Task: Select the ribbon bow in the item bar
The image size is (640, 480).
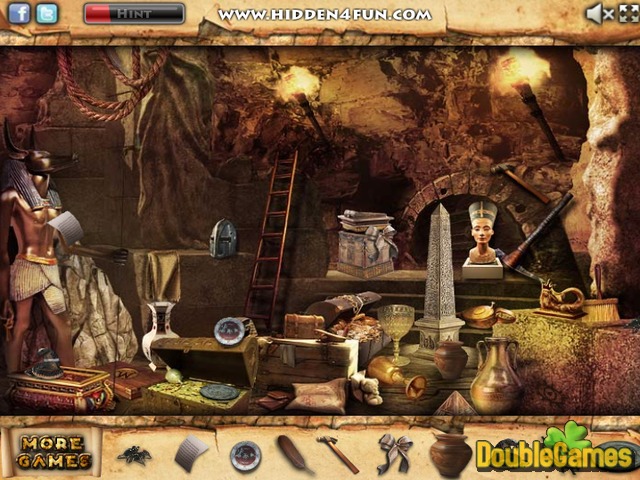Action: coord(394,452)
